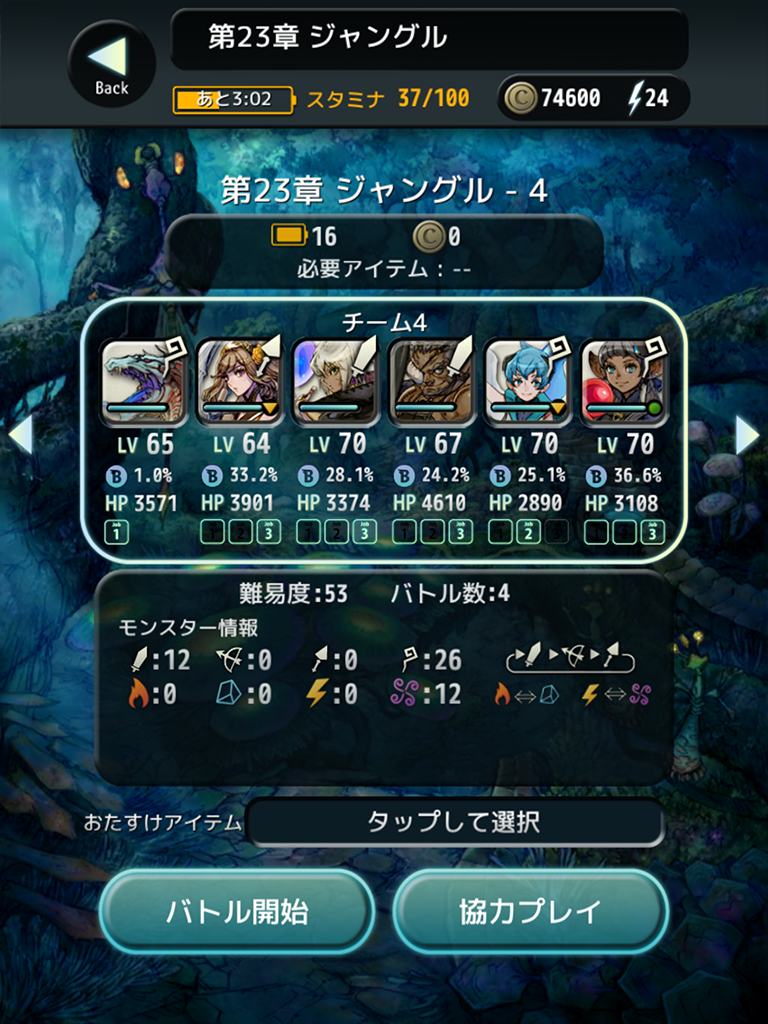The image size is (768, 1024).
Task: Choose 協力プレイ co-op play
Action: (x=530, y=911)
